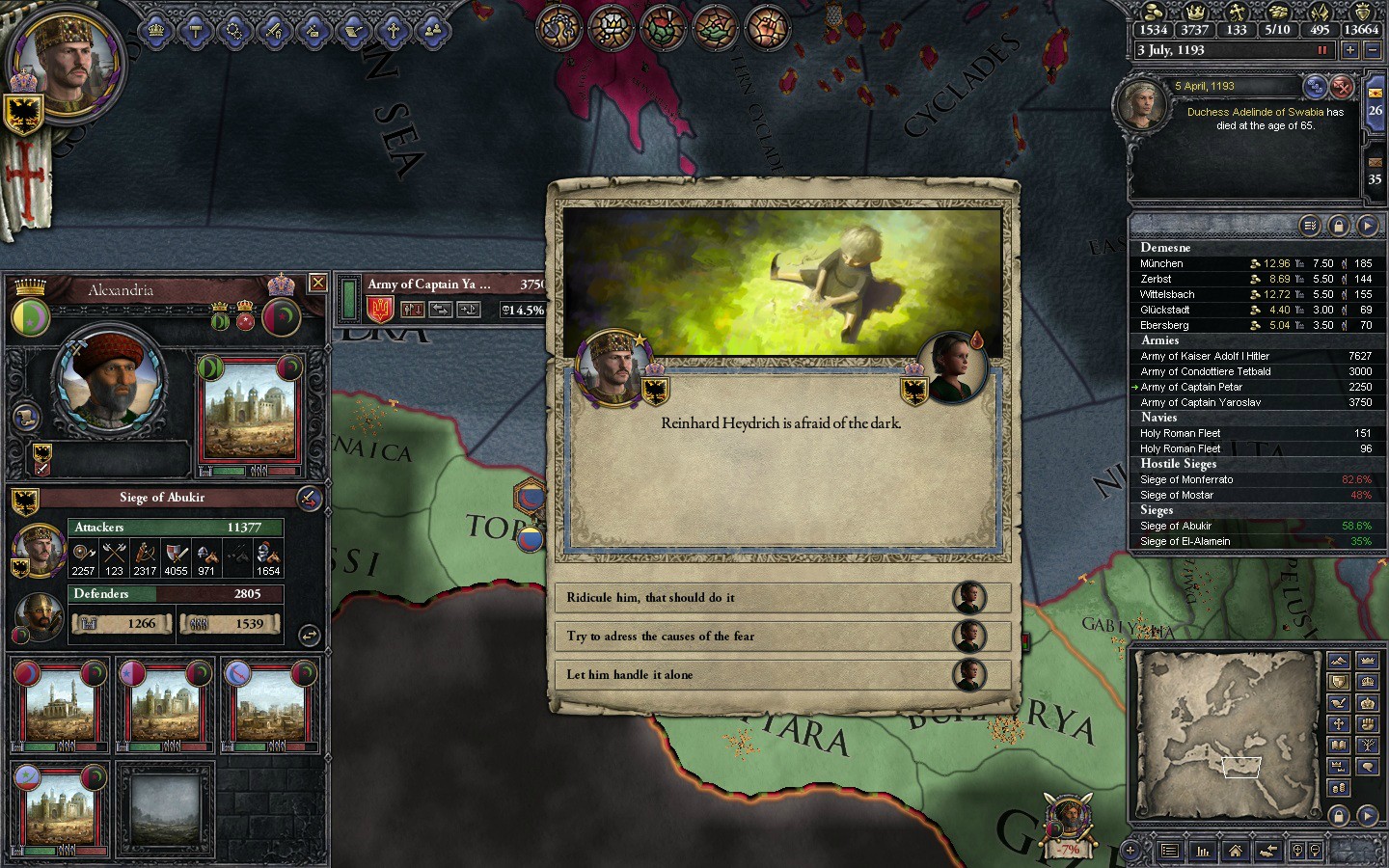Screen dimensions: 1389x868
Task: Jump to Siege of Monferrato entry
Action: pyautogui.click(x=1186, y=479)
